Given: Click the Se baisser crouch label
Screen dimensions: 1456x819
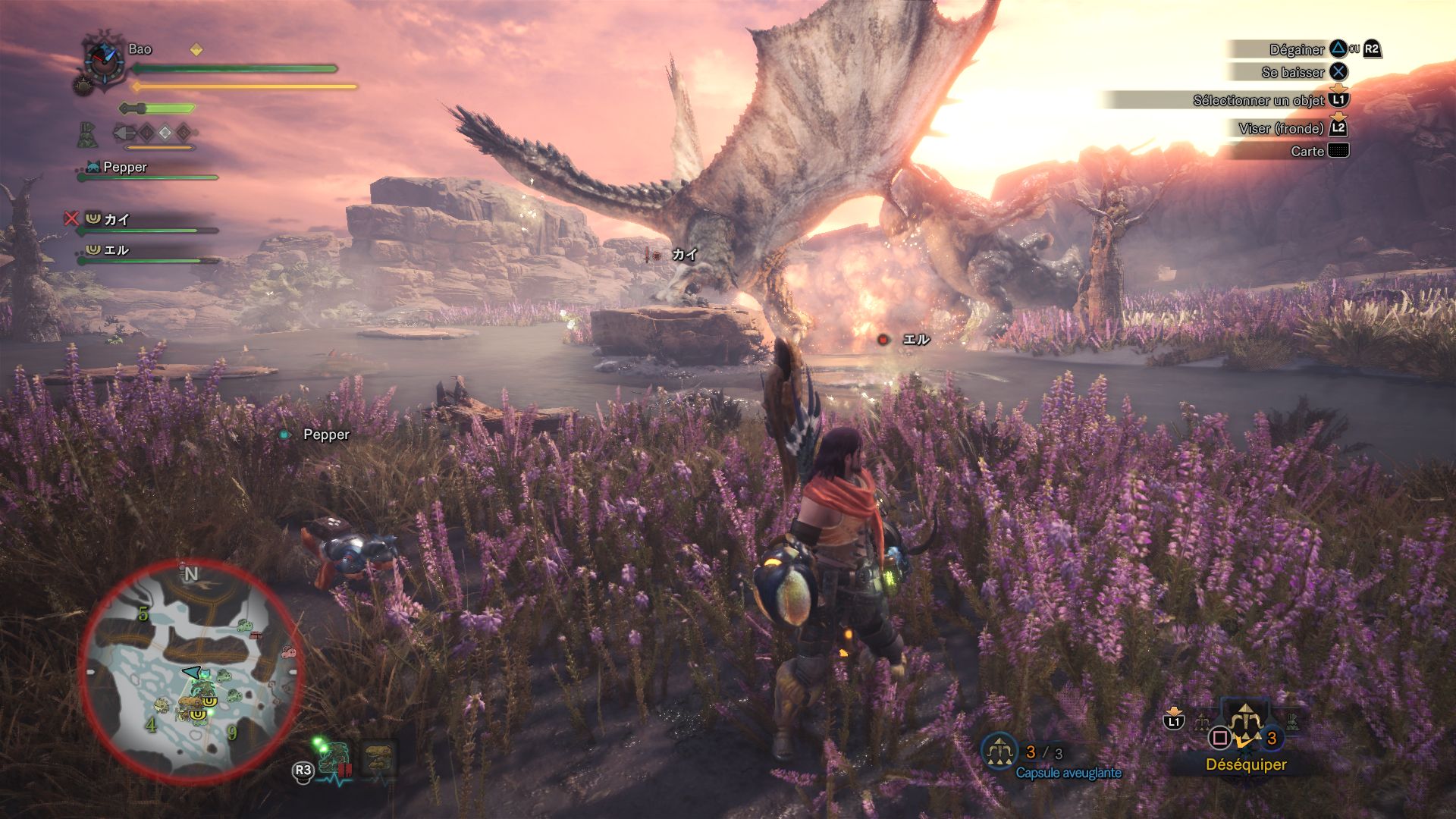Looking at the screenshot, I should (1293, 73).
